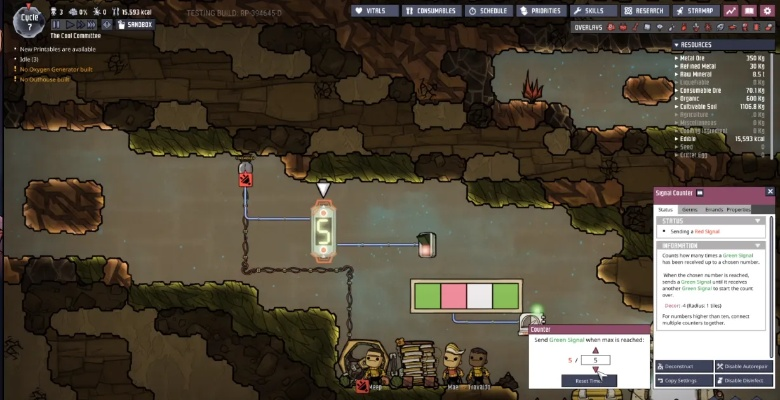This screenshot has height=400, width=780.
Task: Open the Research tree
Action: click(x=644, y=11)
